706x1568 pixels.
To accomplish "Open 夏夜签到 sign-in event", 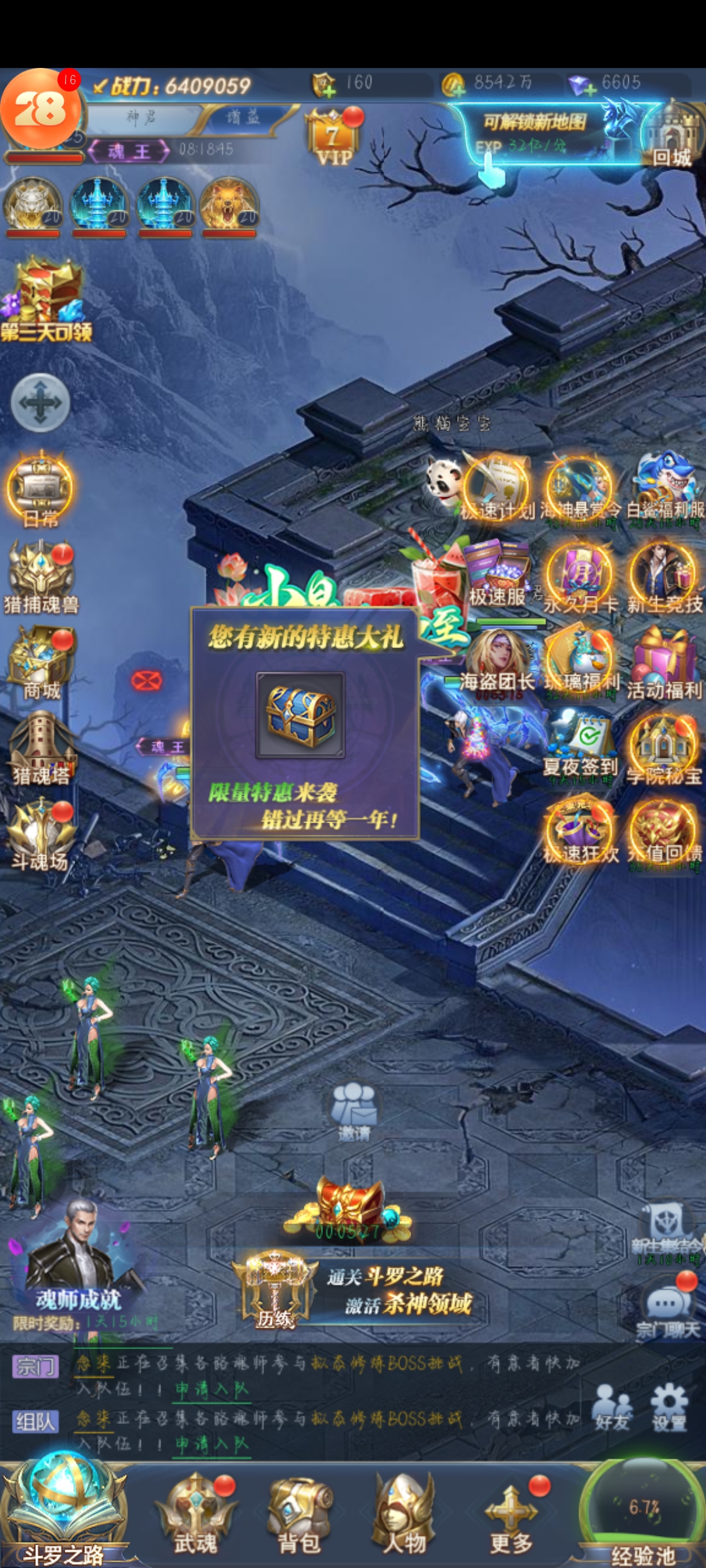I will click(x=580, y=745).
